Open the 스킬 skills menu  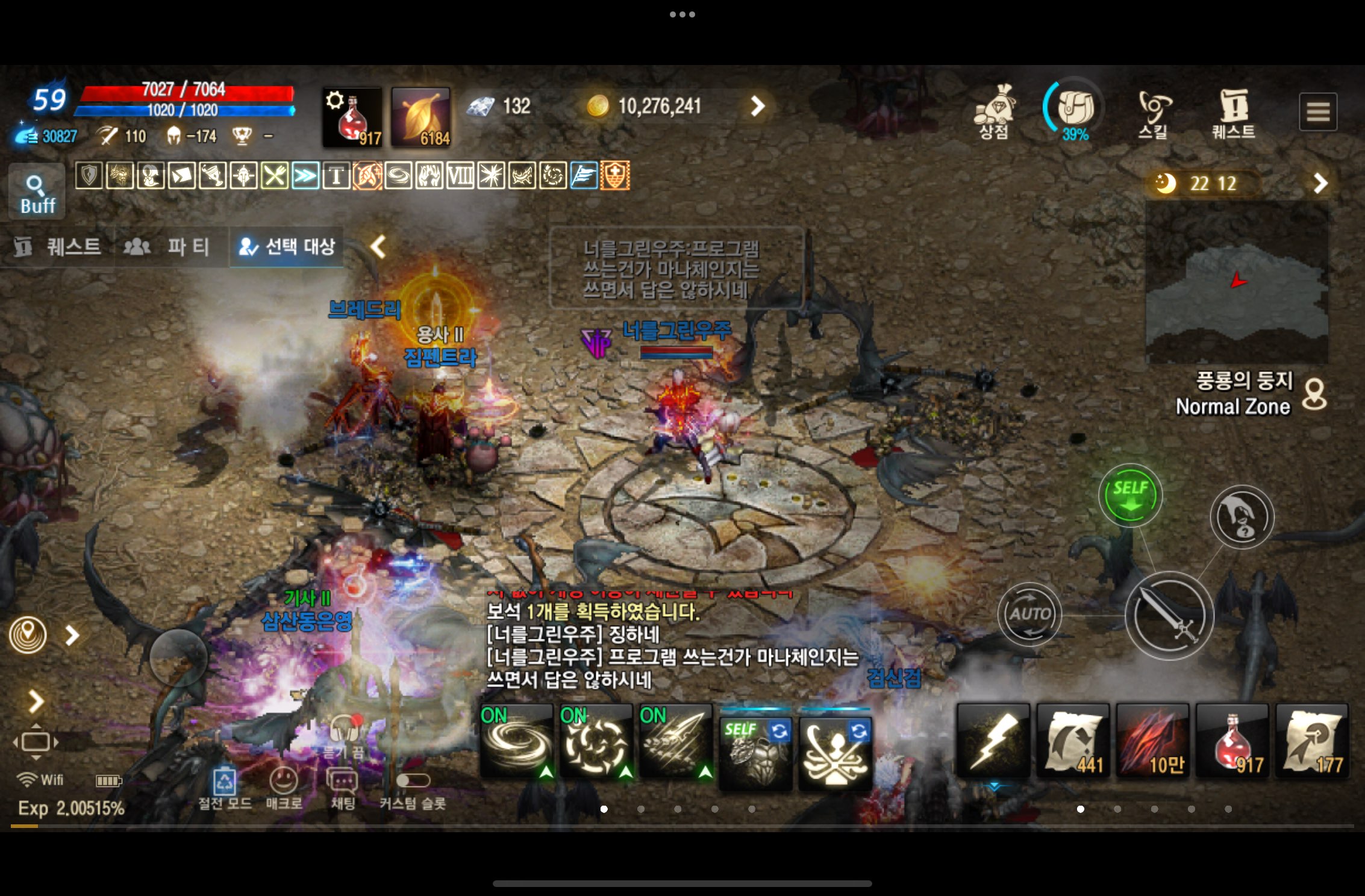[1153, 114]
